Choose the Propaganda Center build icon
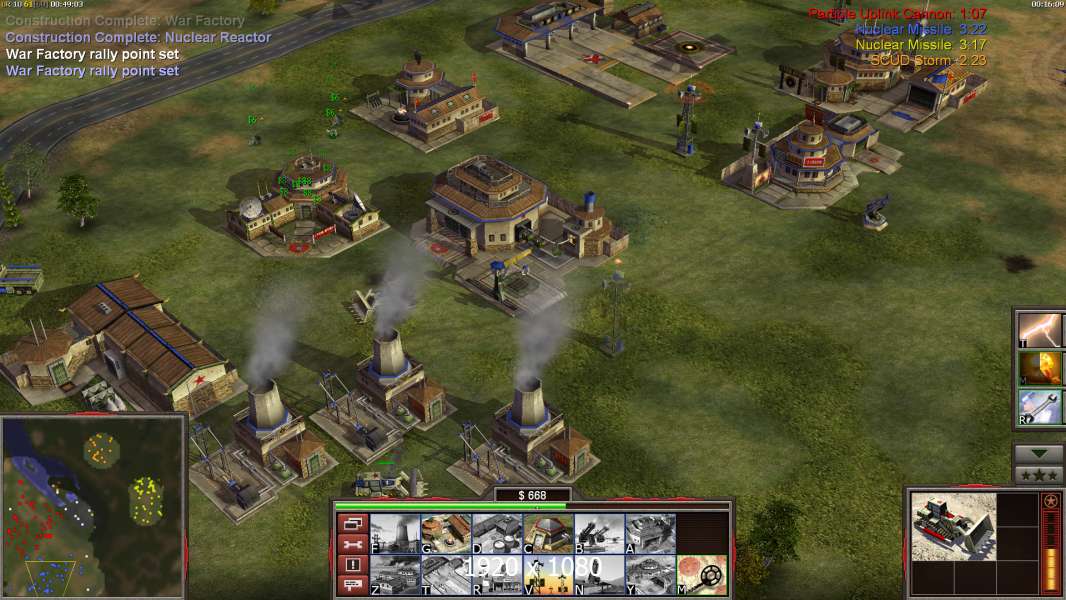 point(497,575)
